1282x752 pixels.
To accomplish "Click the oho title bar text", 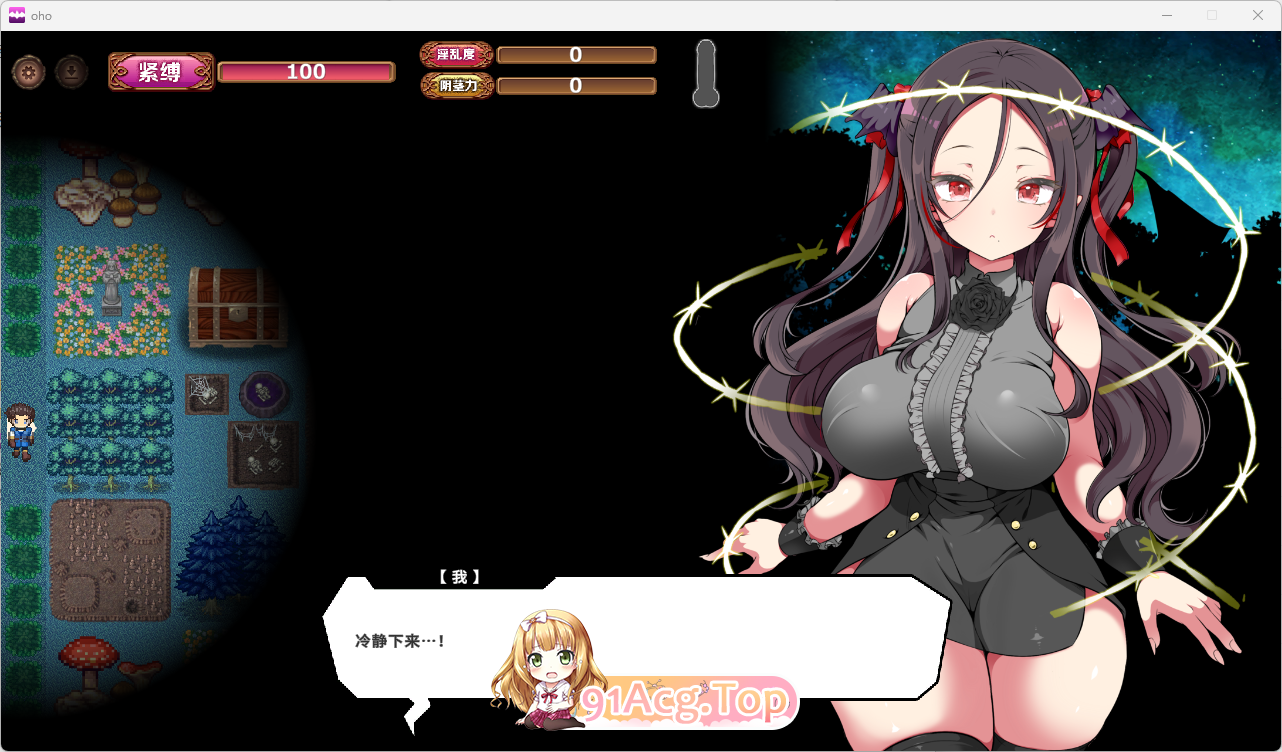I will click(x=40, y=15).
